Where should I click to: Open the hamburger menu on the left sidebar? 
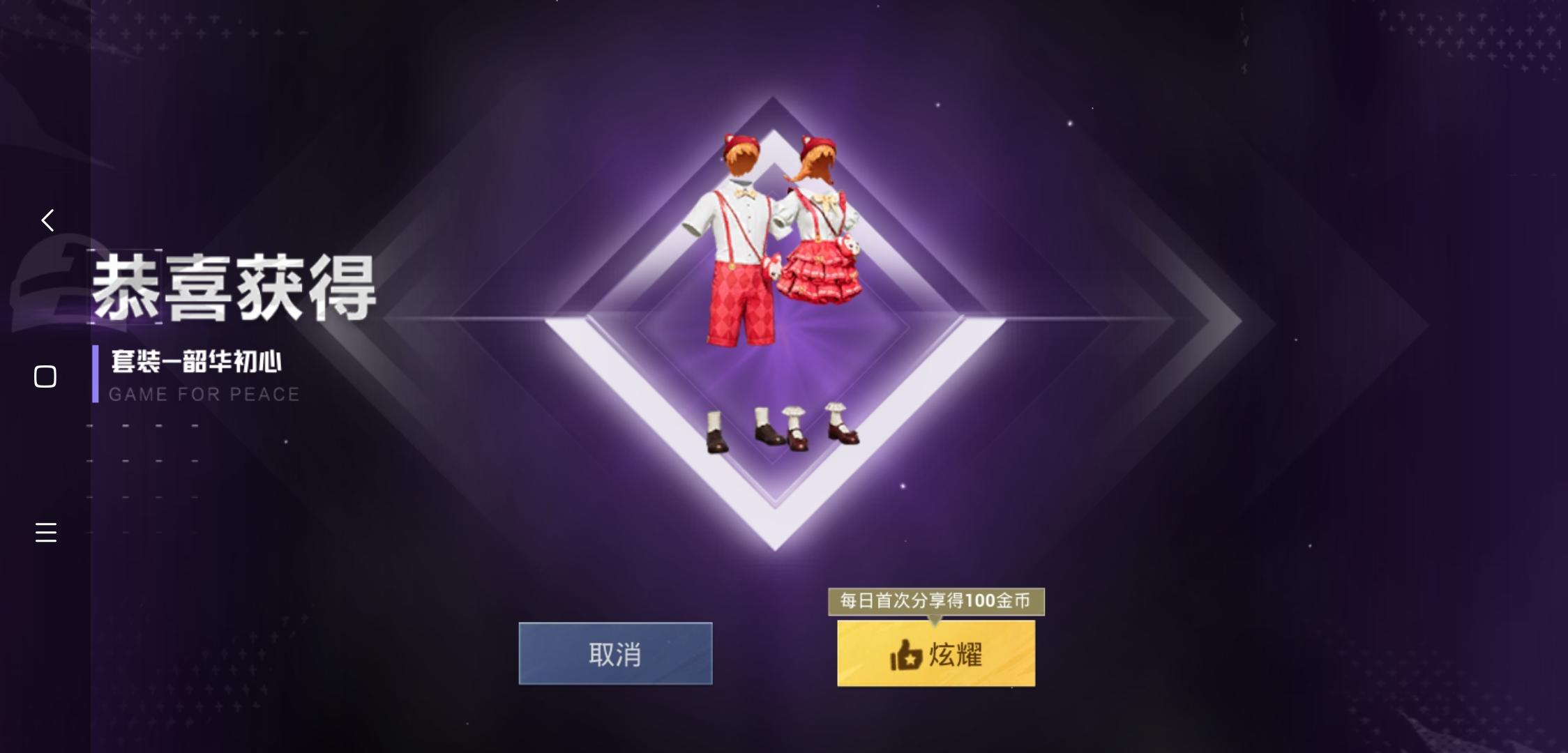(45, 533)
